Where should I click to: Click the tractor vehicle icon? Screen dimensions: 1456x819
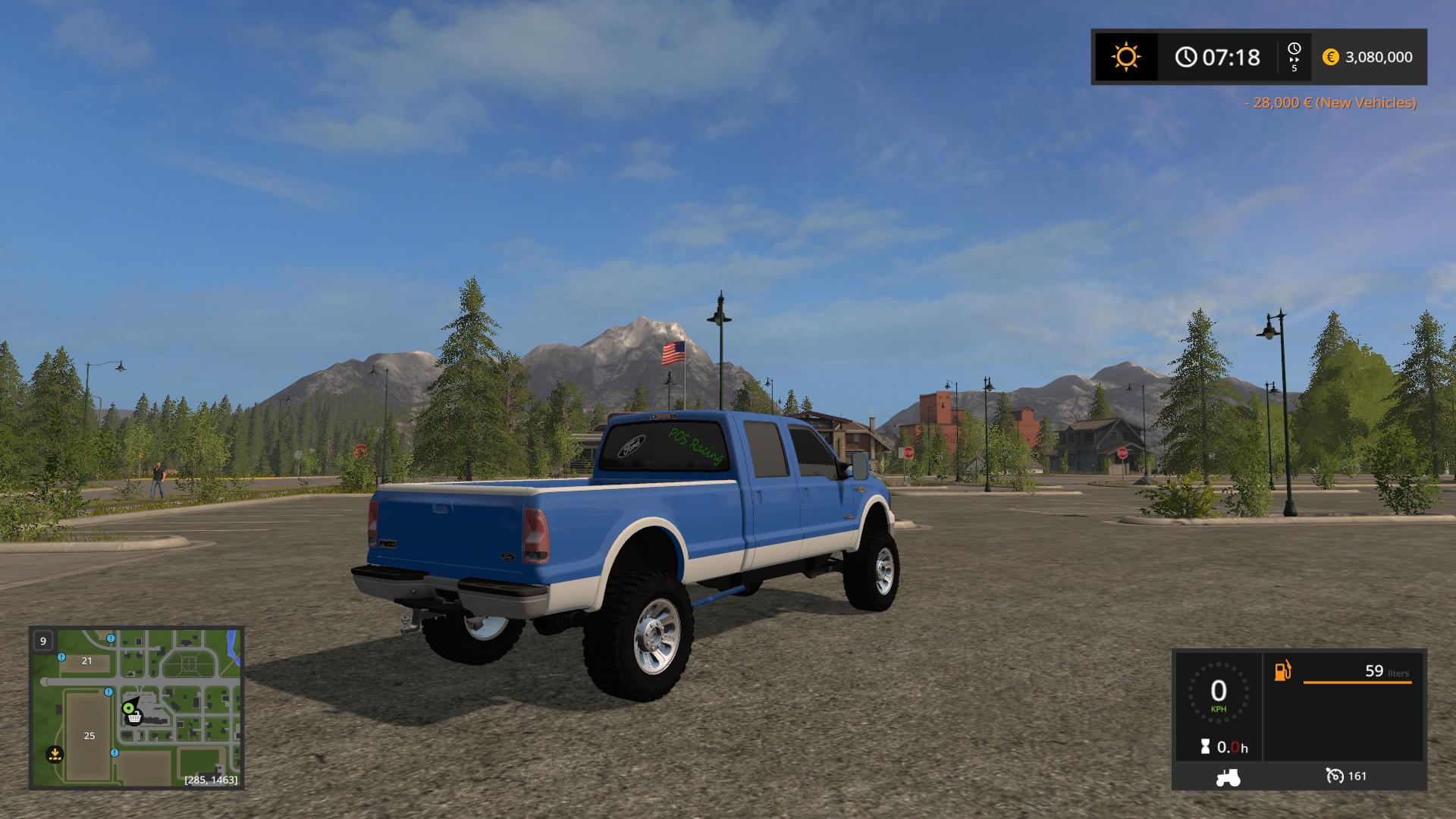click(1228, 777)
